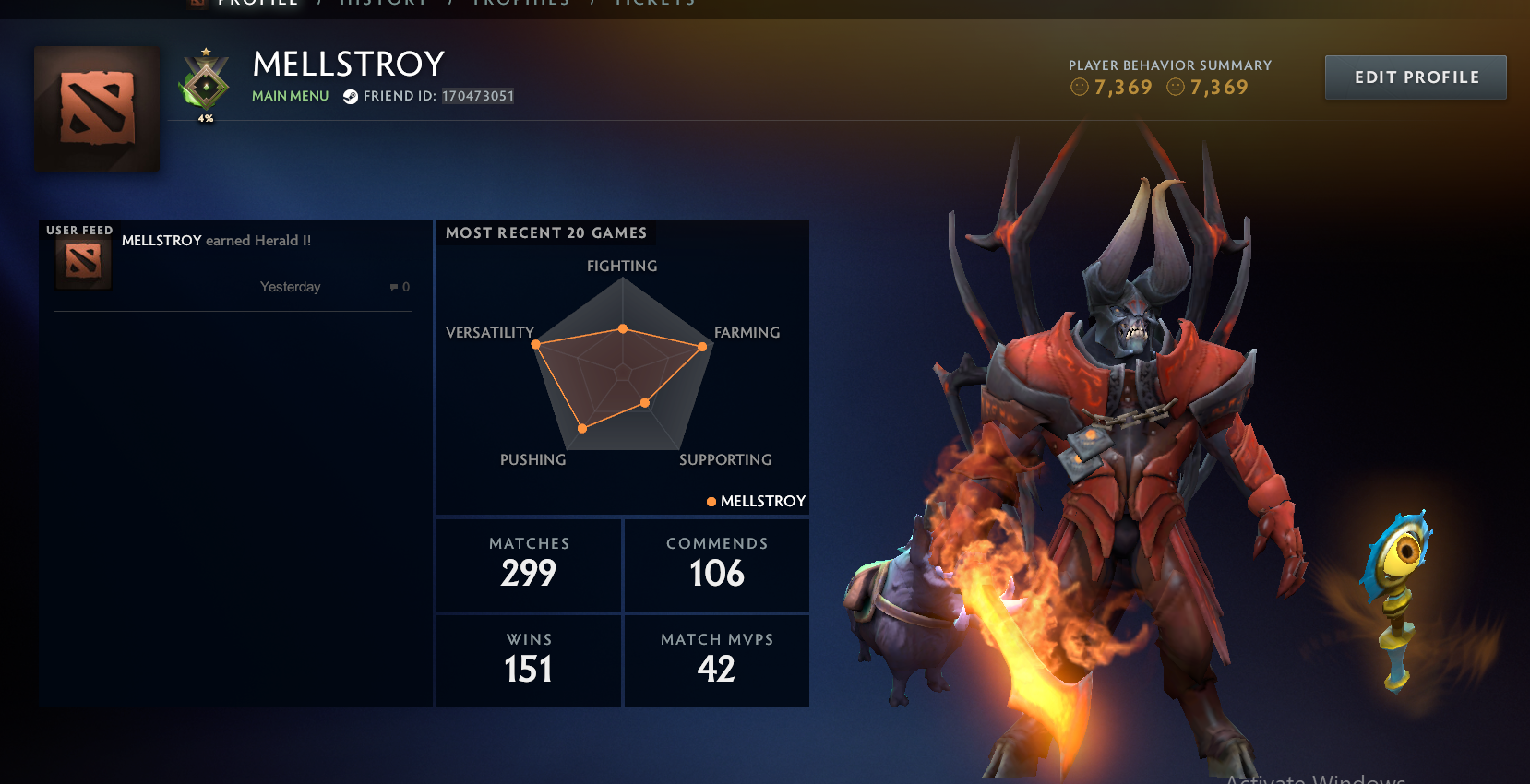Image resolution: width=1530 pixels, height=784 pixels.
Task: Click the Steam icon beside Friend ID
Action: click(x=350, y=95)
